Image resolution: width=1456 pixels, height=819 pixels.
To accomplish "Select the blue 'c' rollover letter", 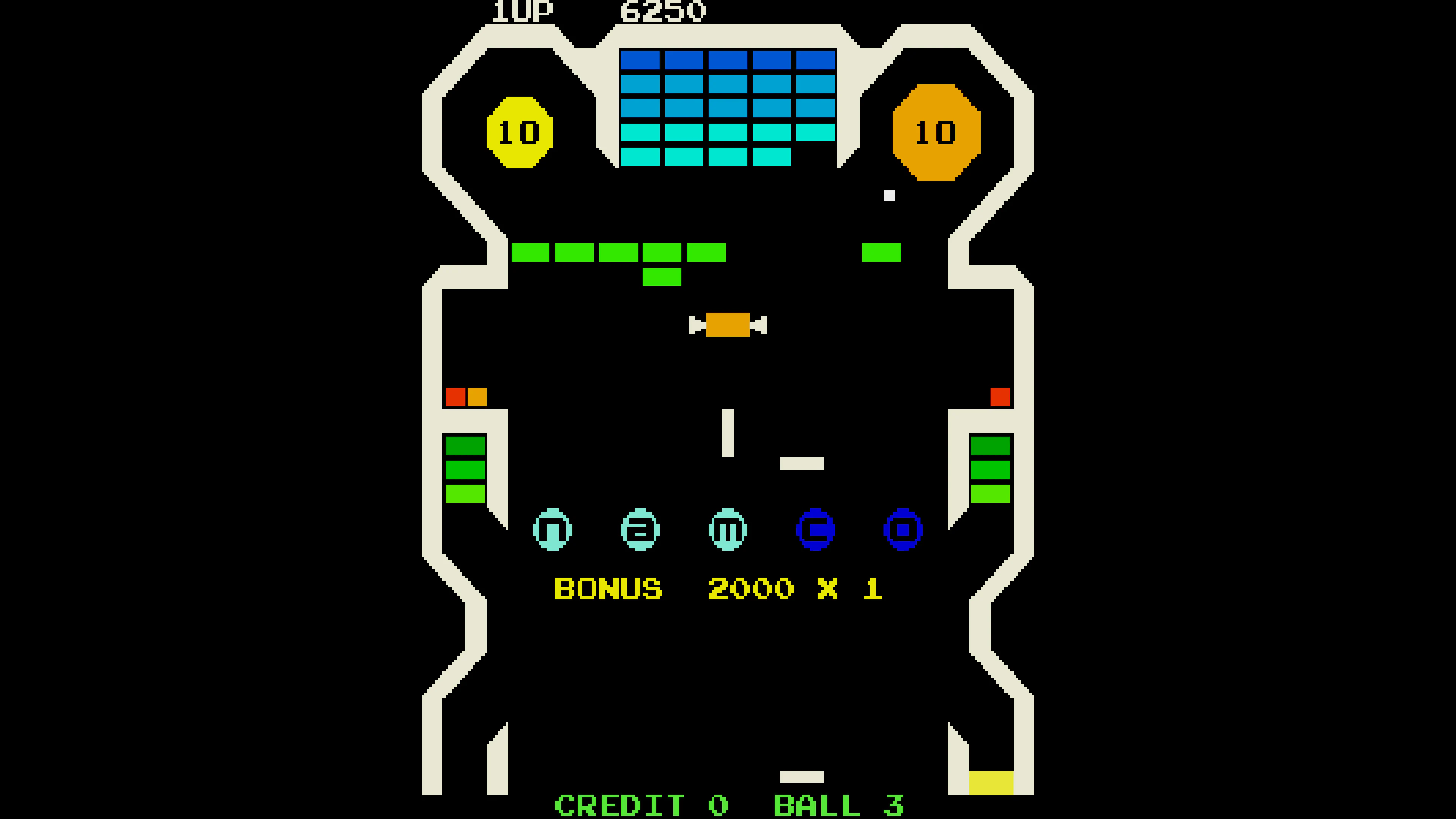I will [x=816, y=530].
